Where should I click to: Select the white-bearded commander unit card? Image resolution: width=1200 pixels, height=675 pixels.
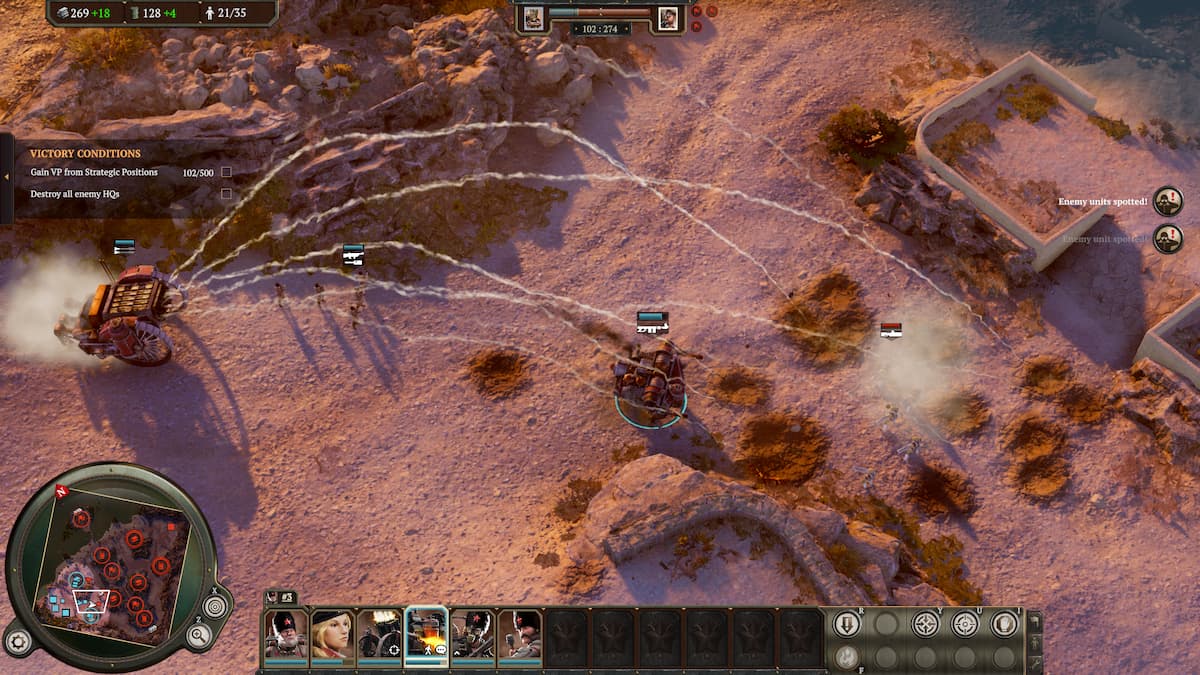285,634
